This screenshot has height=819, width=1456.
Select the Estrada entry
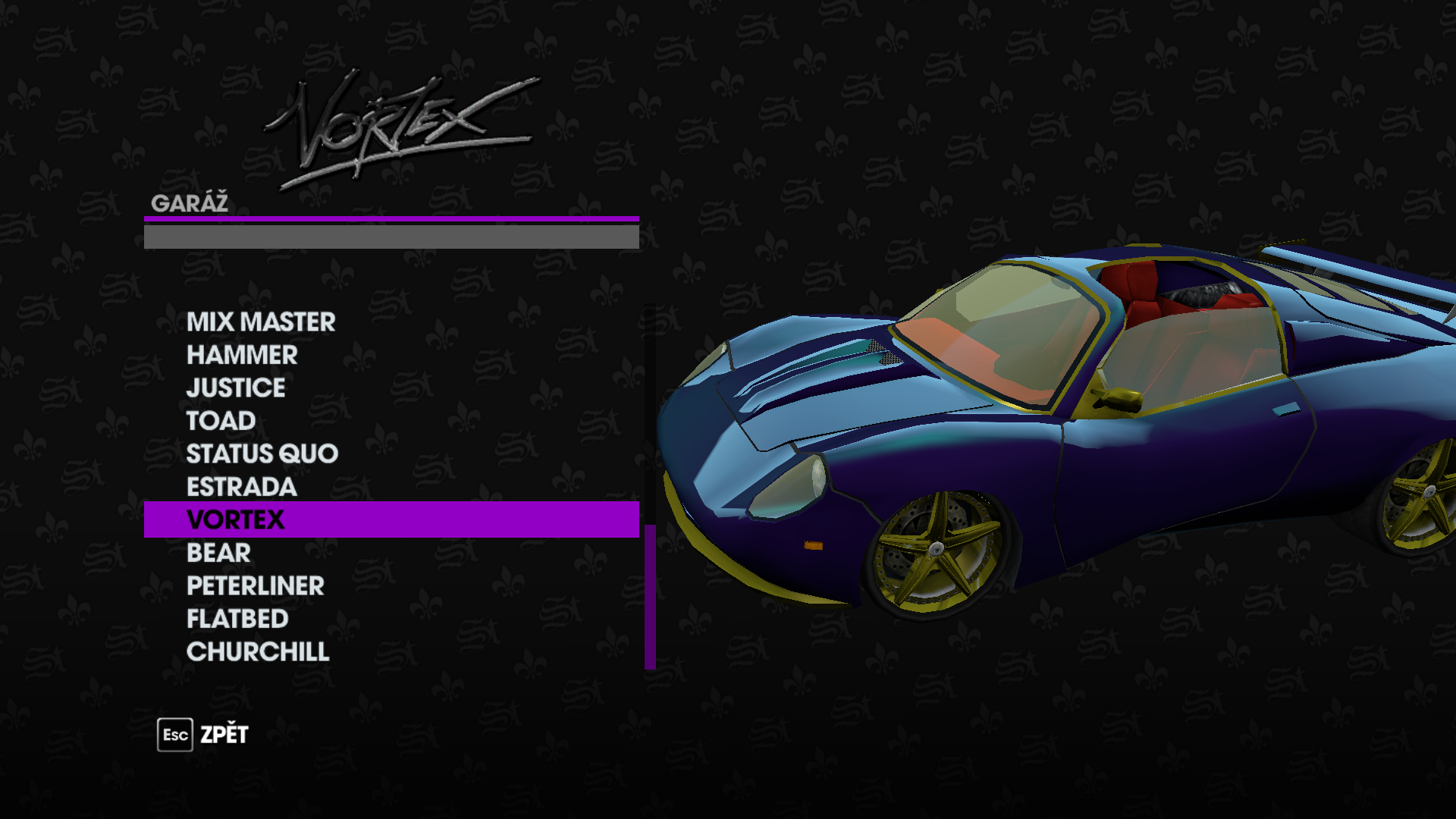(x=241, y=487)
